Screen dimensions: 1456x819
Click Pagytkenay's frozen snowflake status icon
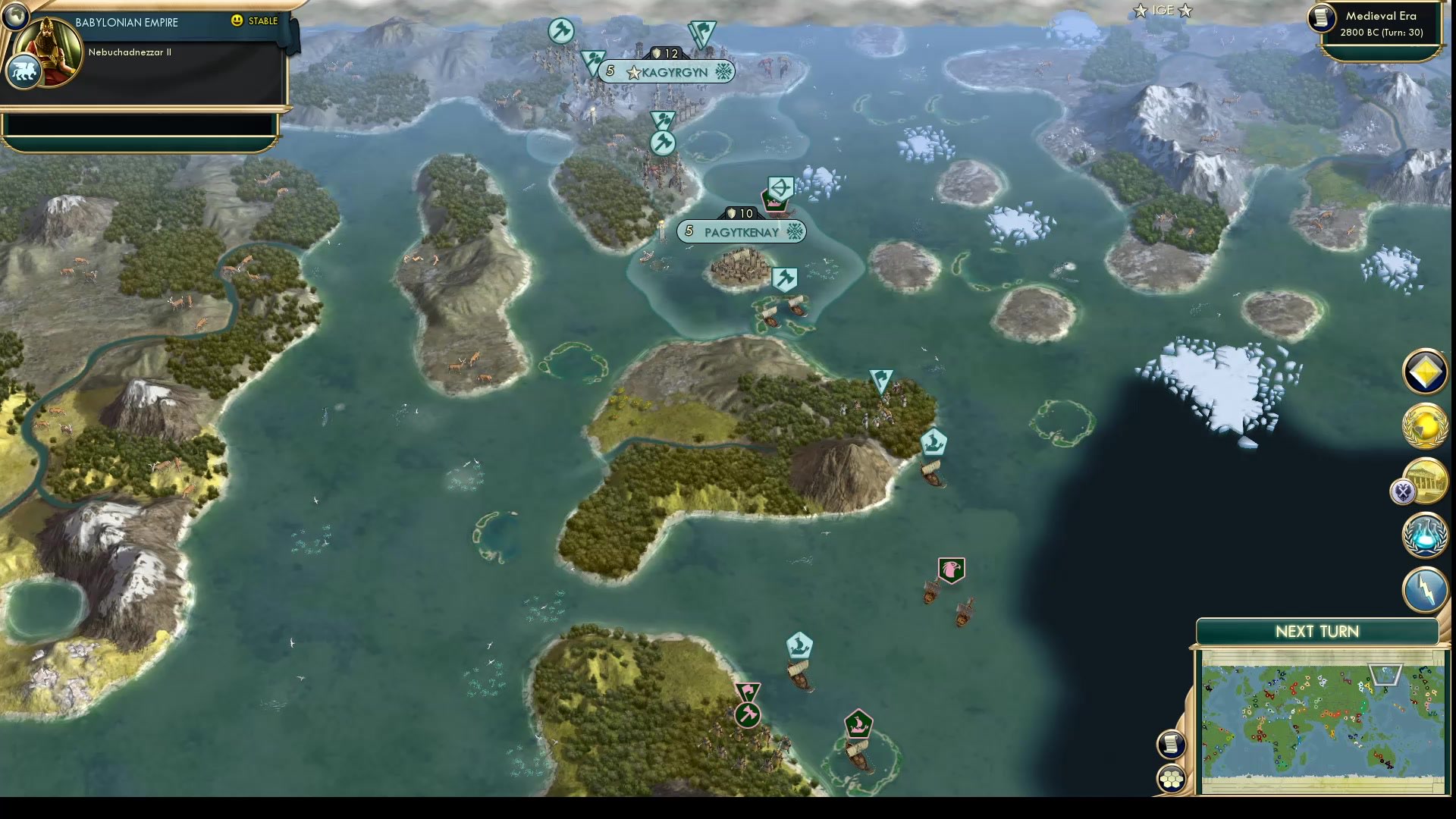coord(795,233)
